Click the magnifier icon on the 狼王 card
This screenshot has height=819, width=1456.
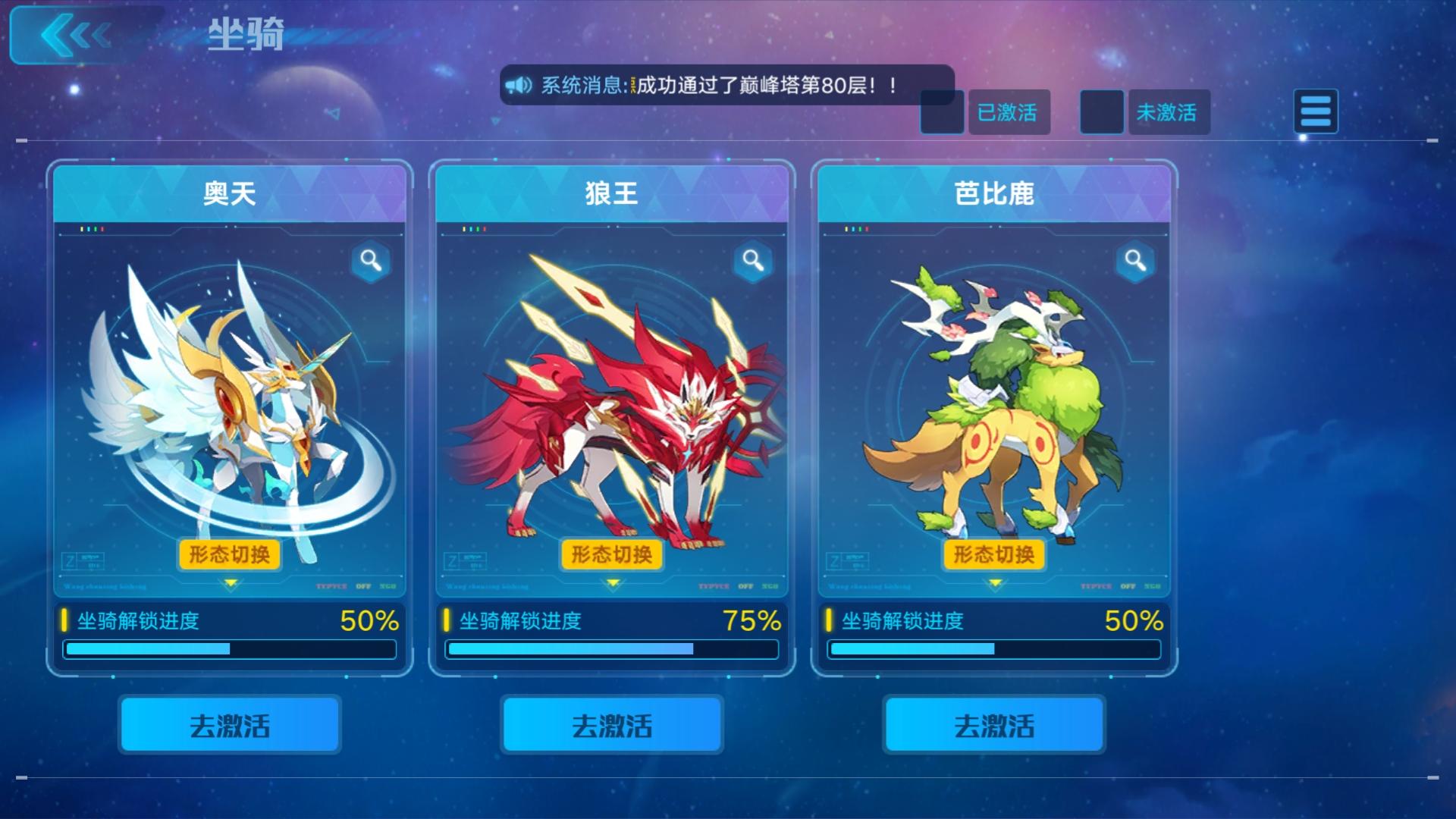pos(753,261)
